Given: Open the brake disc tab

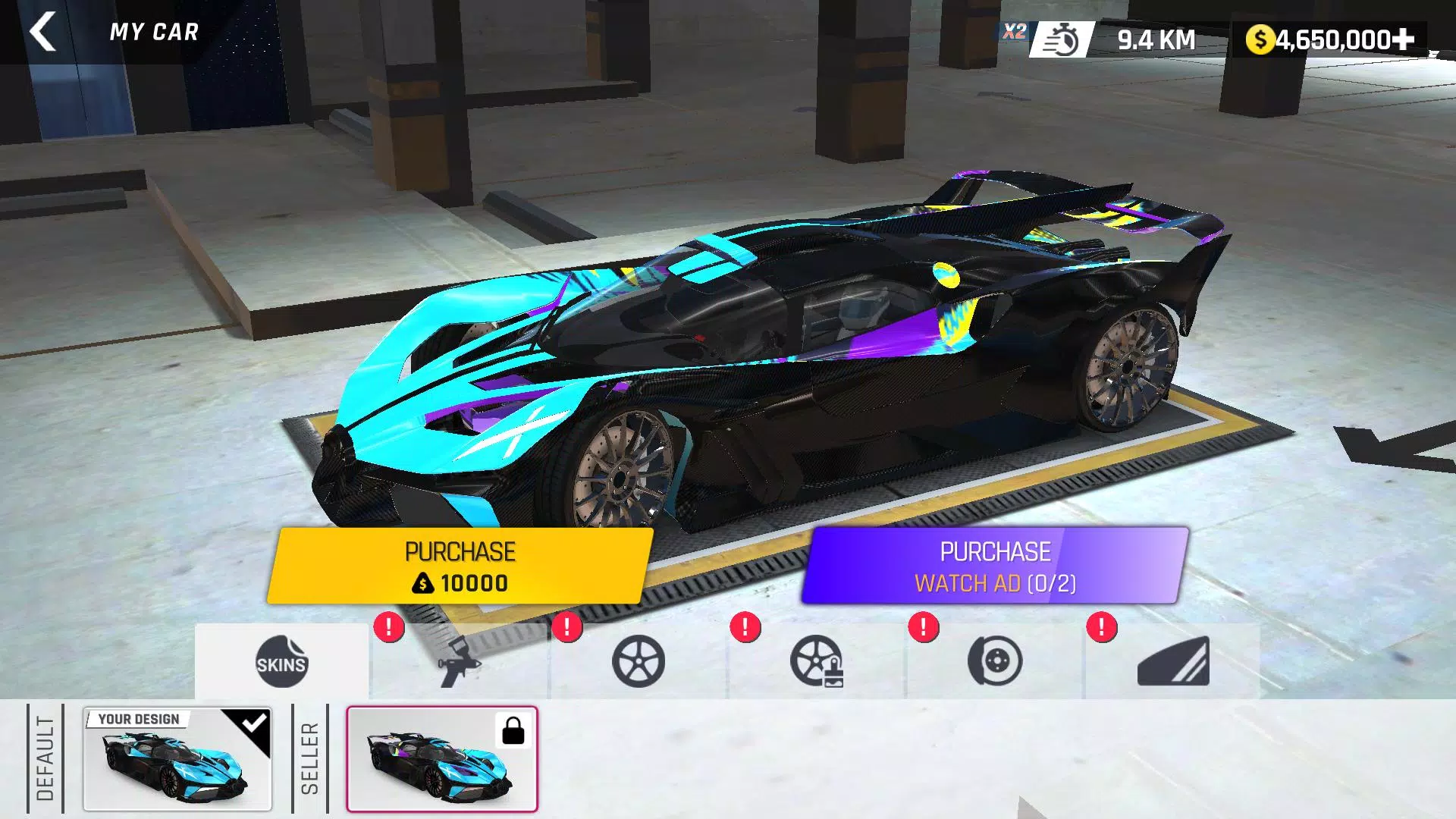Looking at the screenshot, I should [995, 662].
